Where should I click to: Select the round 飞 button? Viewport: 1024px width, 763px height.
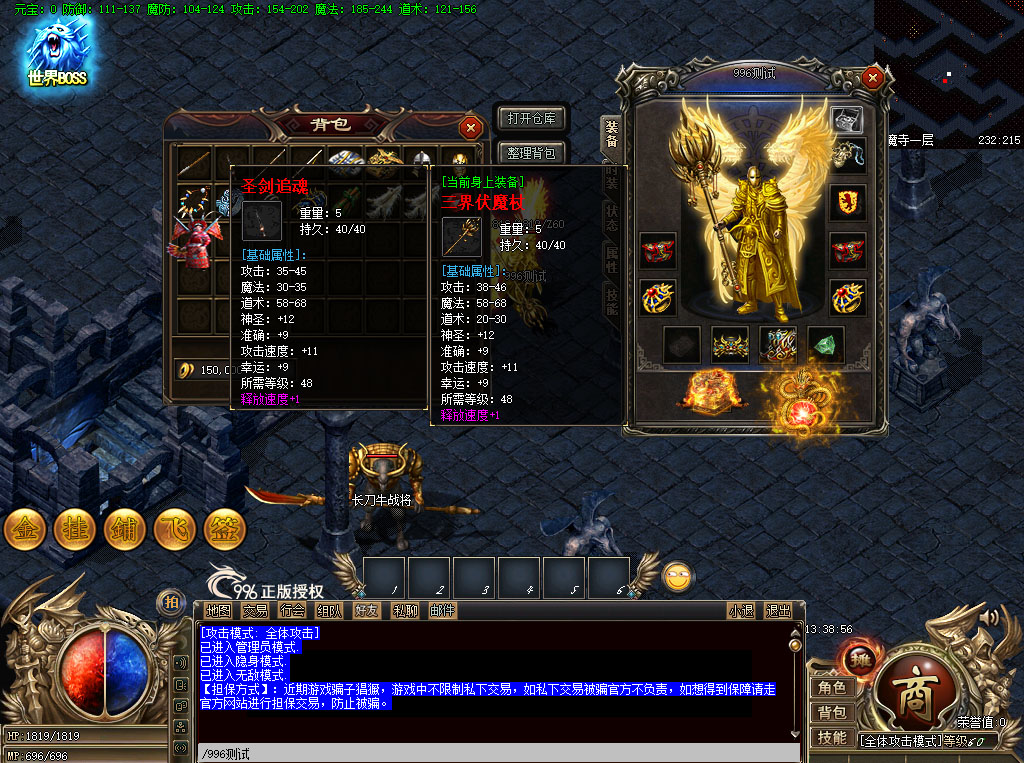[175, 530]
